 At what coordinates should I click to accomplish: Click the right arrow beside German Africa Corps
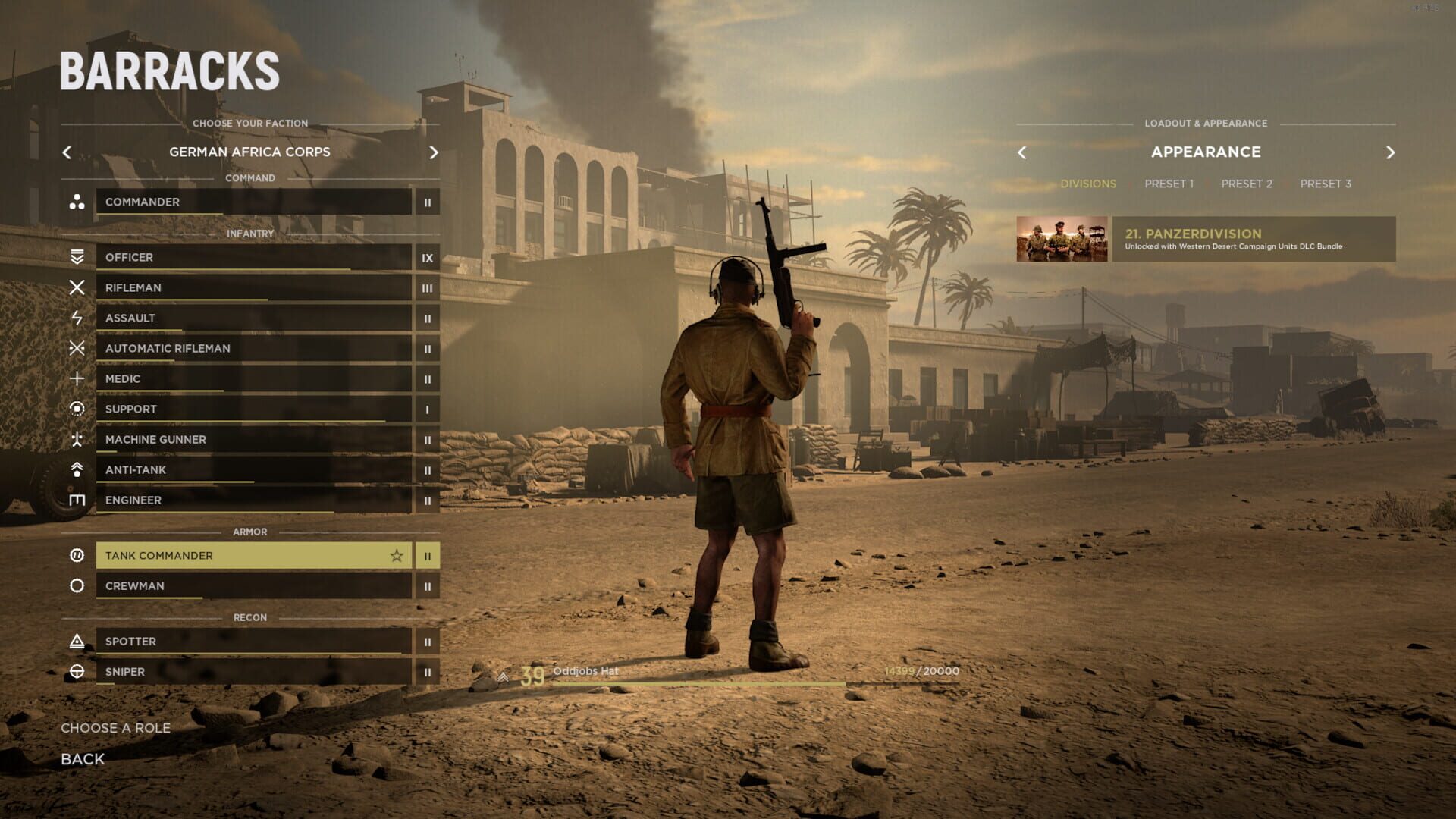(x=434, y=152)
